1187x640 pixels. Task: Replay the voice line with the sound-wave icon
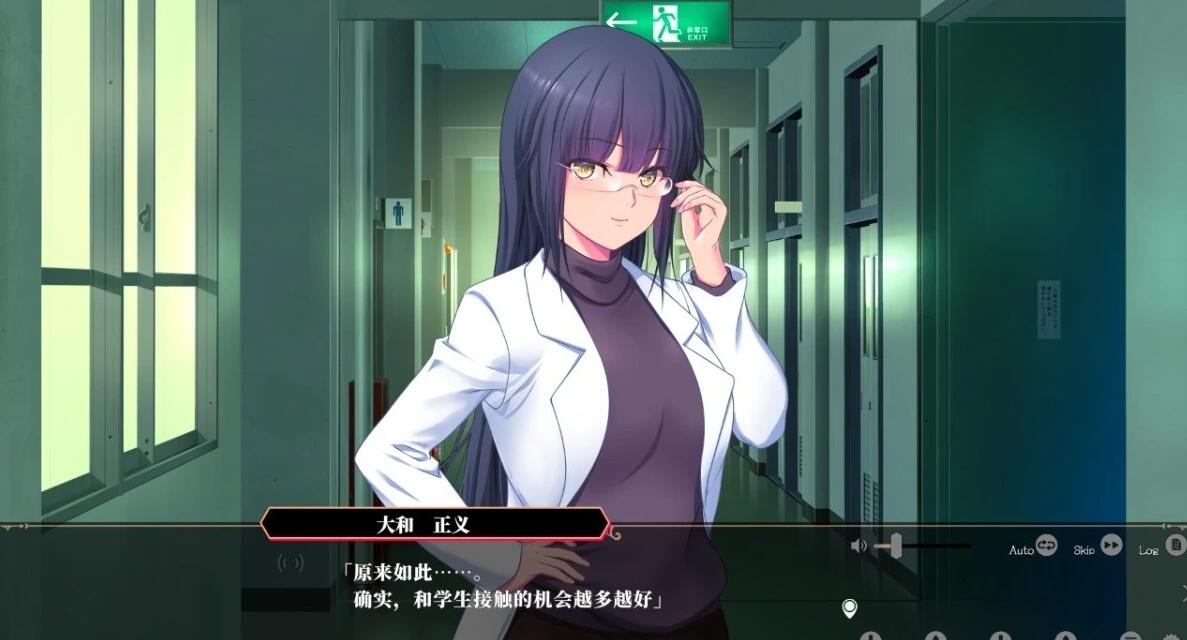[x=290, y=563]
